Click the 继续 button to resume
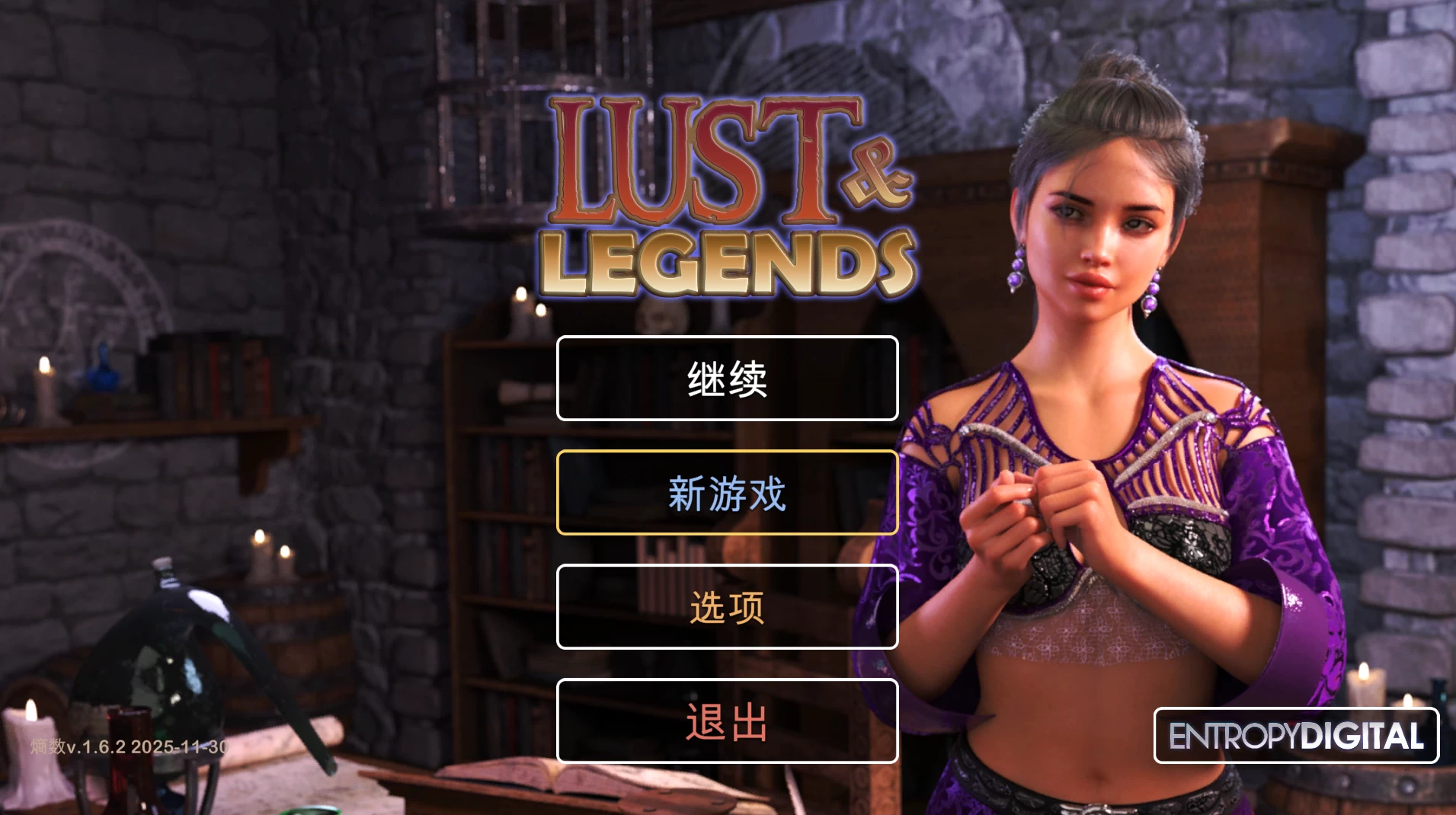This screenshot has height=815, width=1456. 728,379
